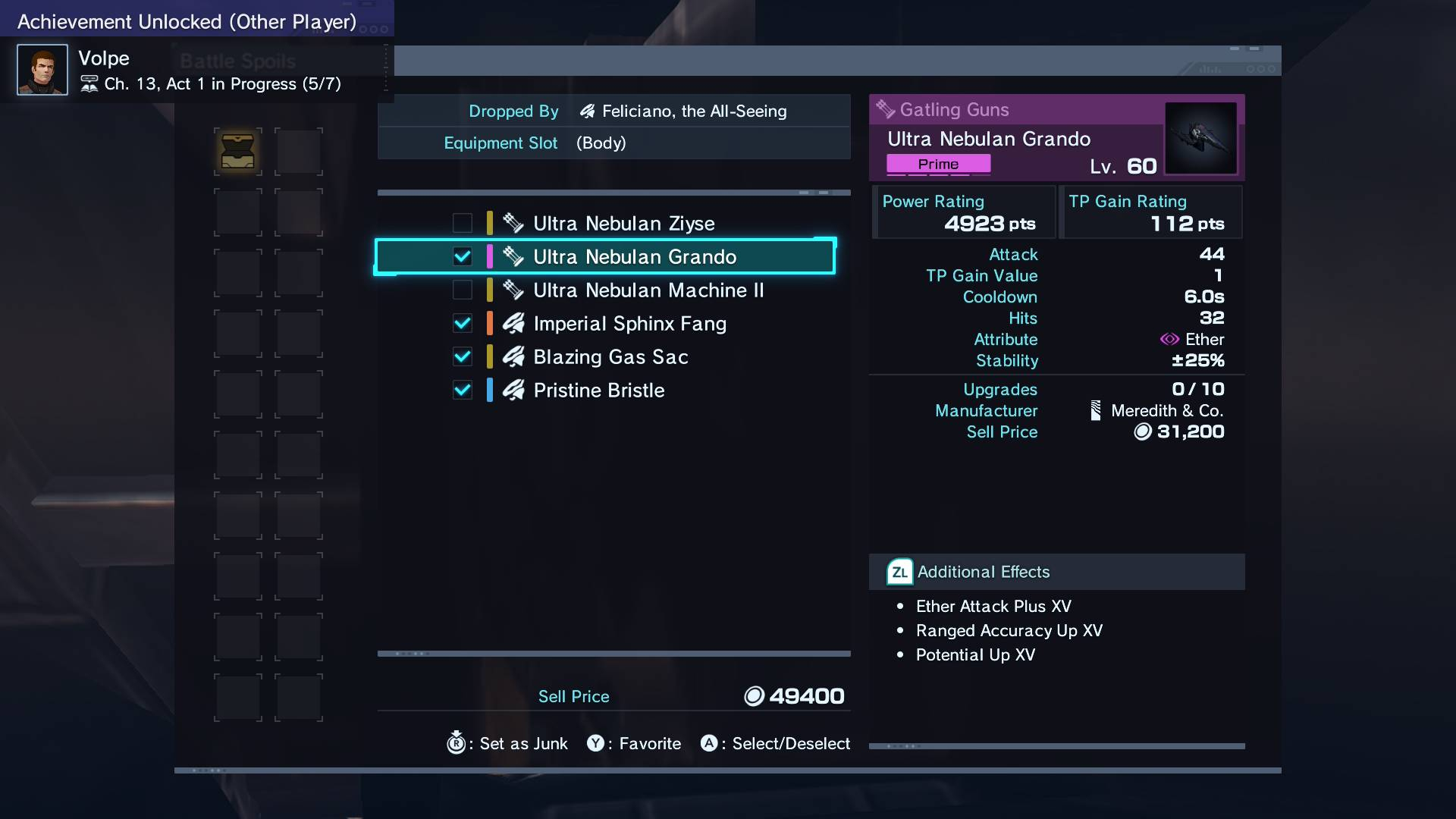
Task: Open the Ultra Nebulan Grando weapon thumbnail
Action: (1200, 138)
